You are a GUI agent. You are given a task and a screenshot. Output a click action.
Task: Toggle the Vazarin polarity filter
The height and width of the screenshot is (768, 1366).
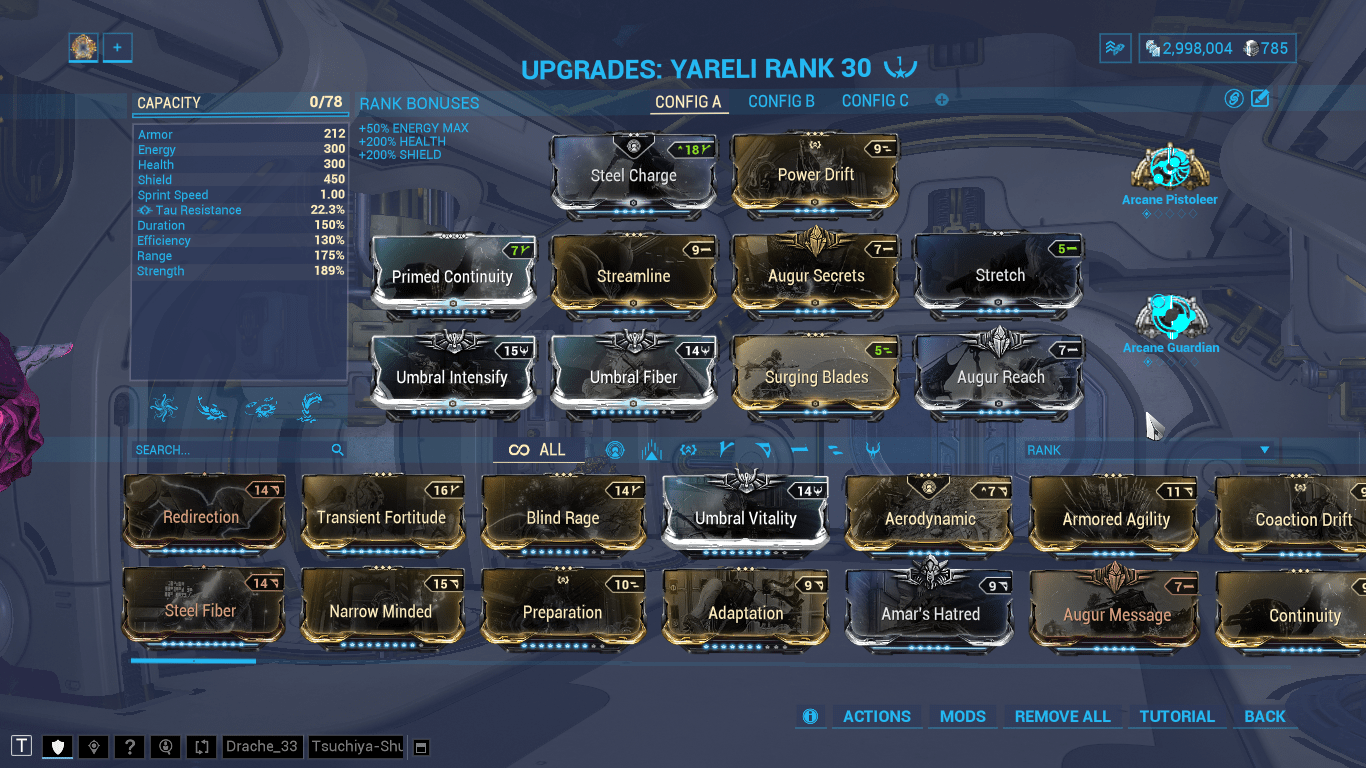[761, 450]
